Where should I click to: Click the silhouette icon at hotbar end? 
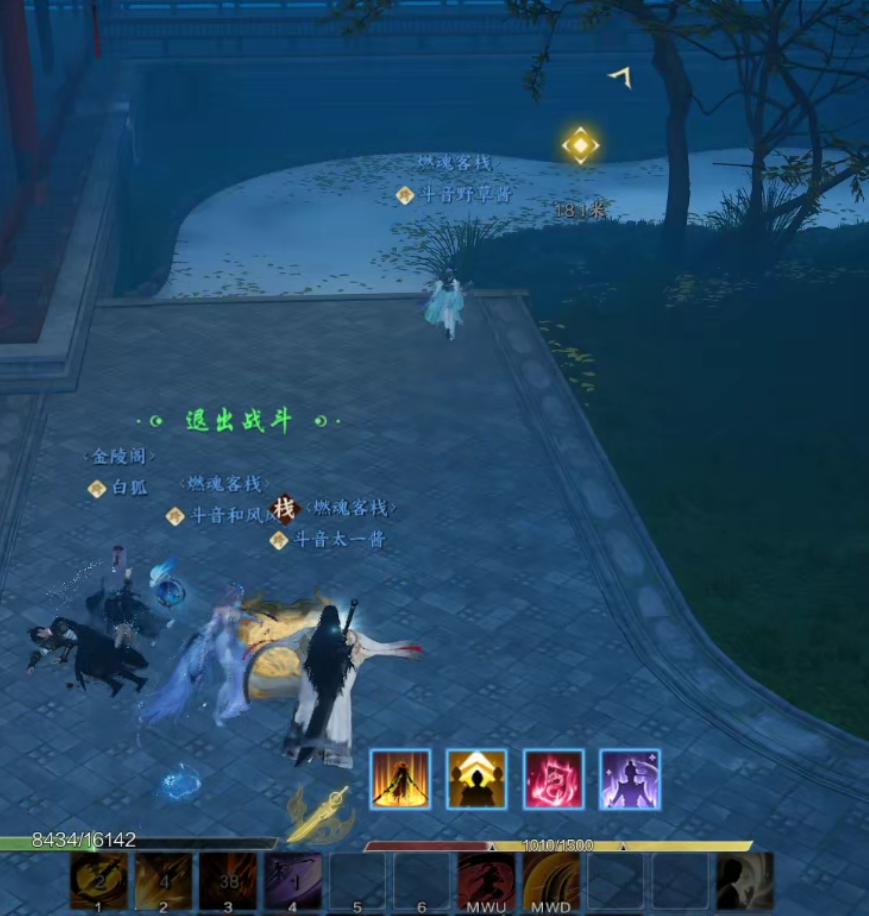click(x=745, y=879)
